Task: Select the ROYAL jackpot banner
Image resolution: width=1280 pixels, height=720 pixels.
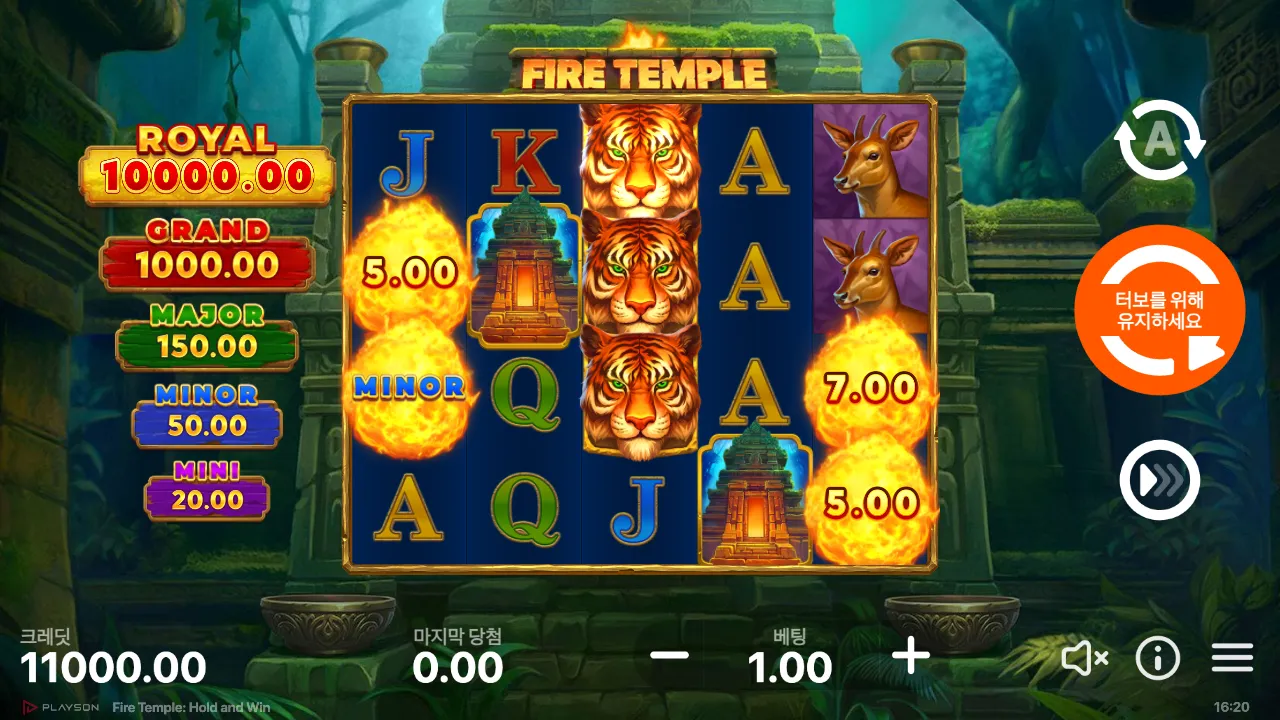Action: [x=207, y=162]
